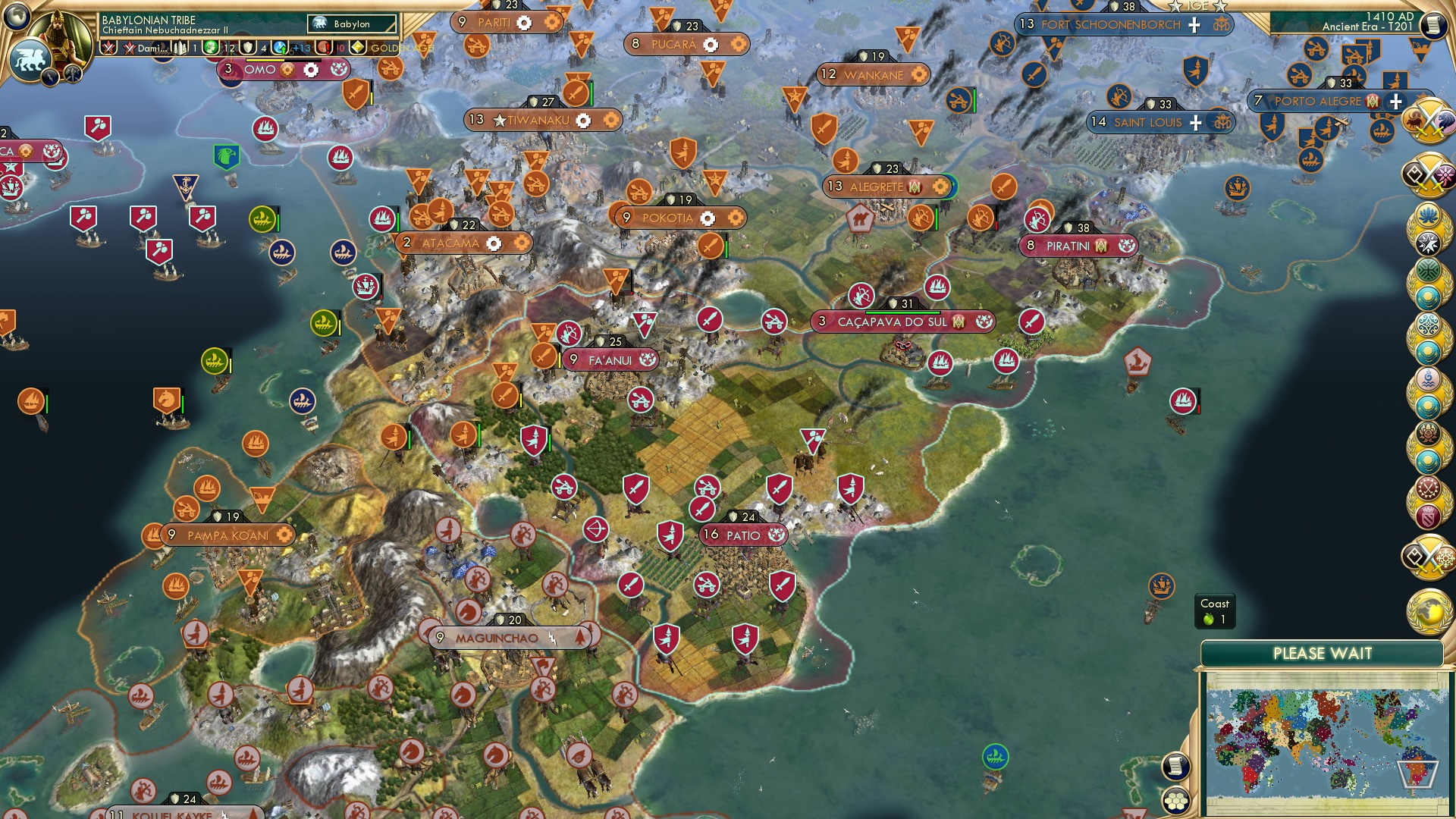The height and width of the screenshot is (819, 1456).
Task: Expand Saint Louis banner via its plus icon
Action: [1196, 122]
